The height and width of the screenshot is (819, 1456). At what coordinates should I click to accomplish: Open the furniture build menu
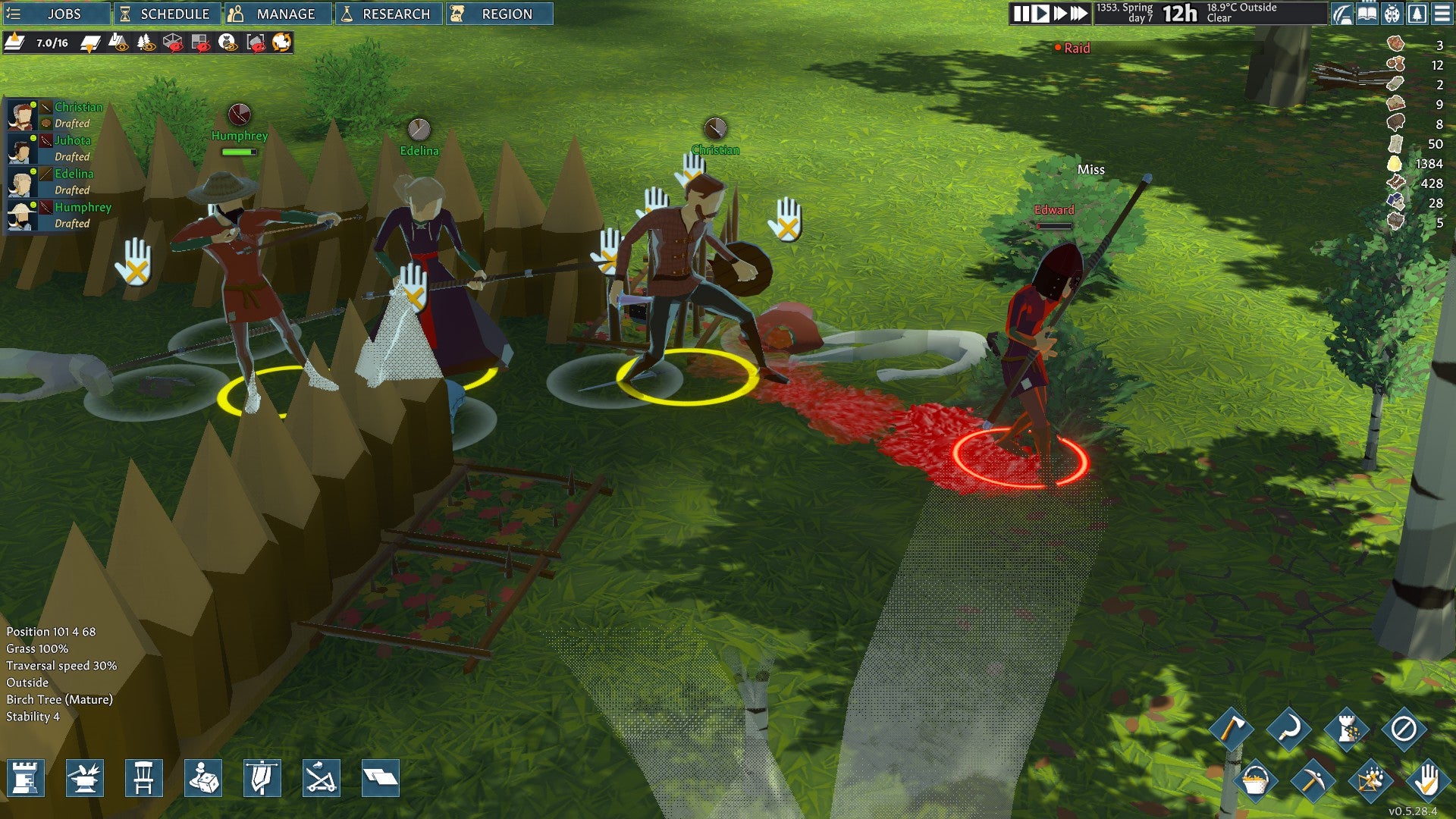click(144, 778)
